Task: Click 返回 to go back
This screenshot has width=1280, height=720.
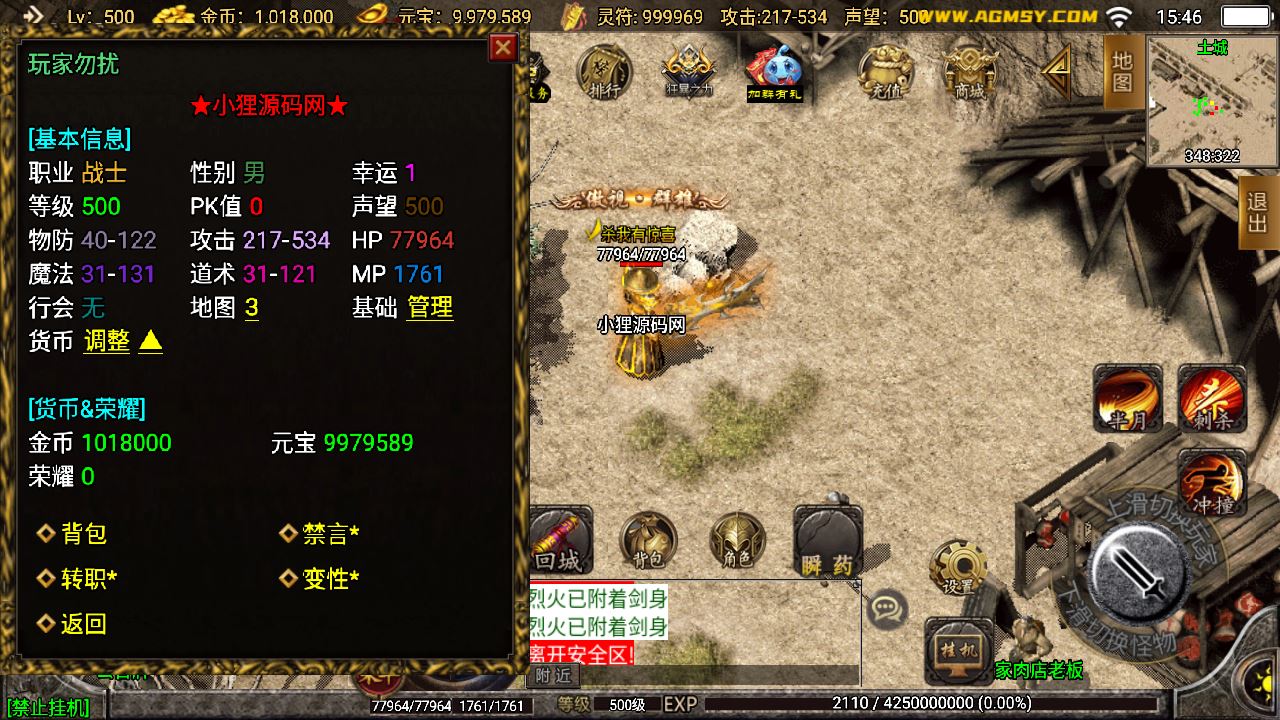Action: 83,625
